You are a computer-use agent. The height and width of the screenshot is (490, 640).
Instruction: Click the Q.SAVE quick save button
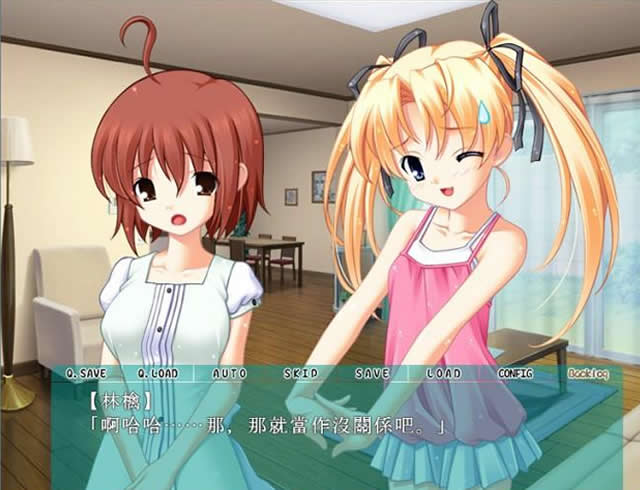85,374
